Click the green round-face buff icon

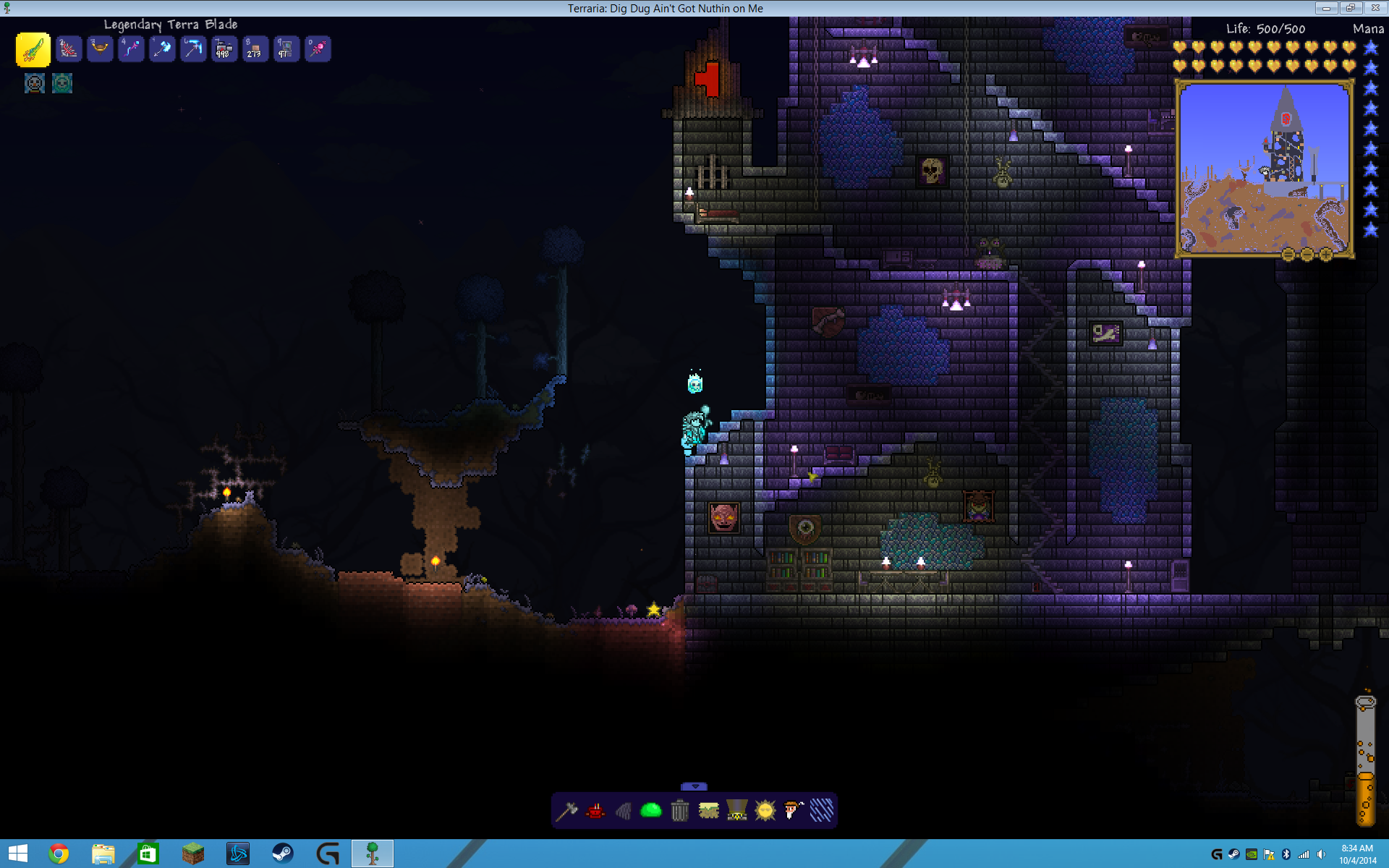(x=62, y=84)
